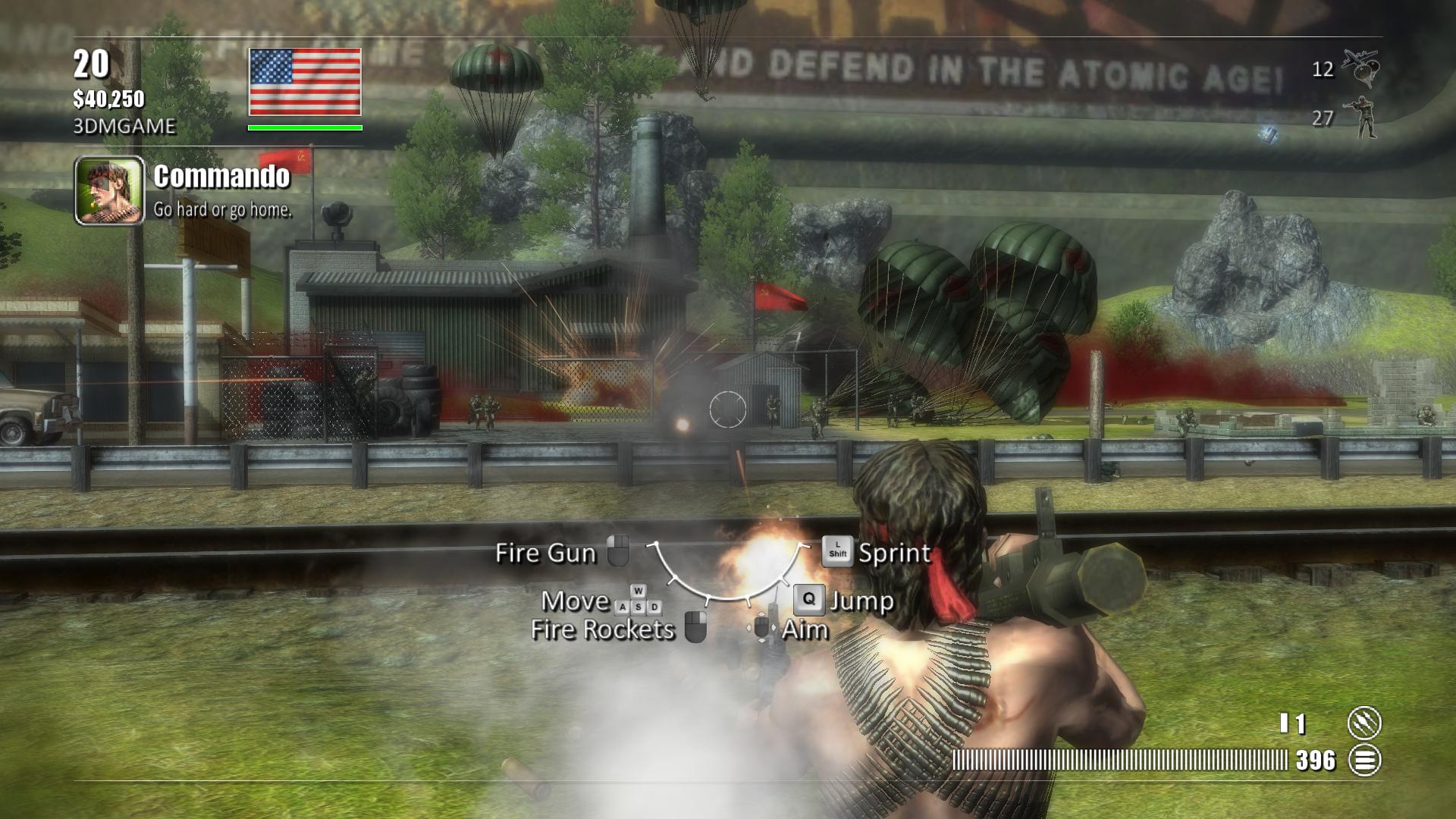Select the rocket weapon icon
The height and width of the screenshot is (819, 1456).
tap(1363, 723)
